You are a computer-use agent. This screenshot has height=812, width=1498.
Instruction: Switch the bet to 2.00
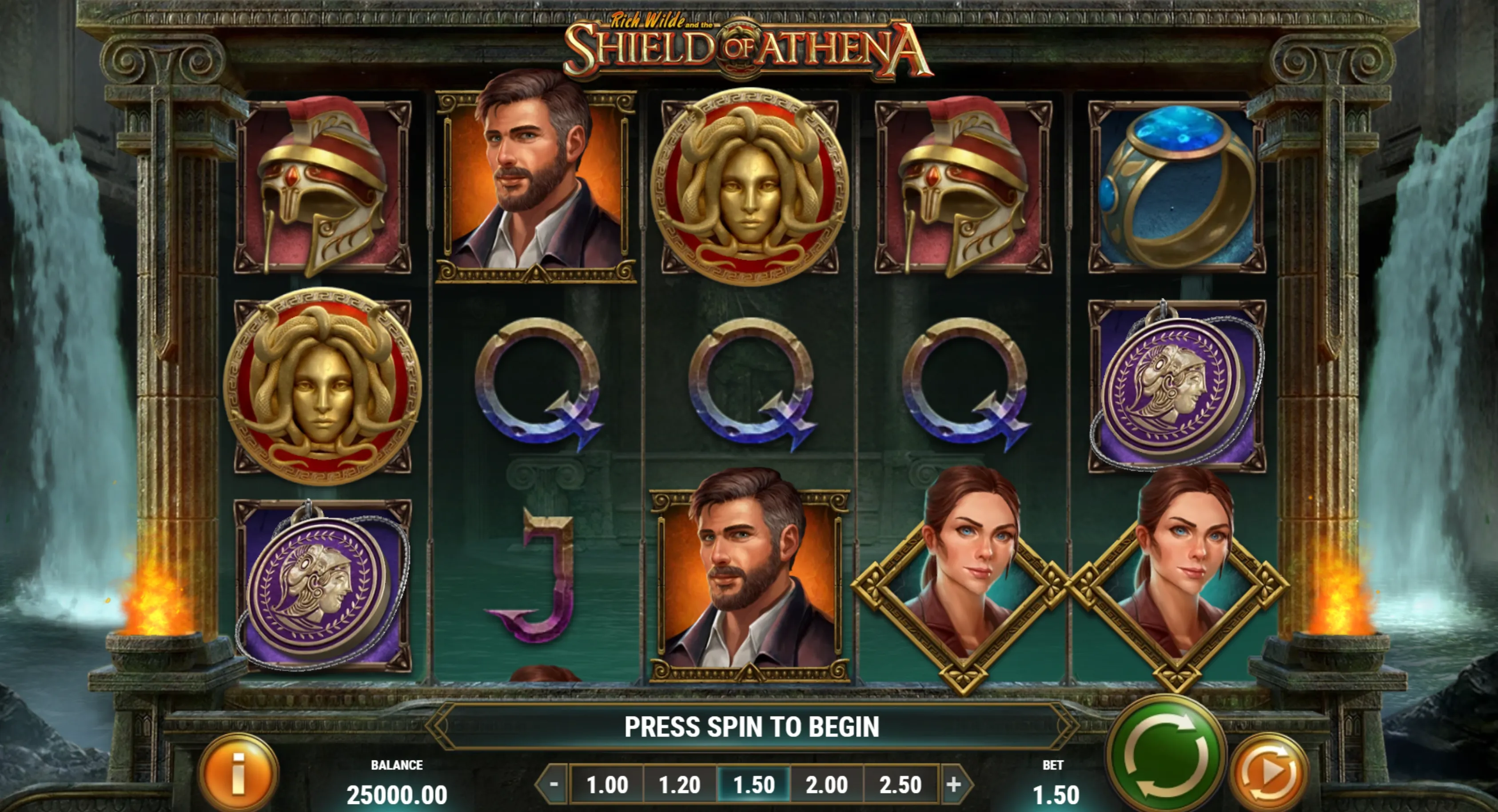(827, 784)
